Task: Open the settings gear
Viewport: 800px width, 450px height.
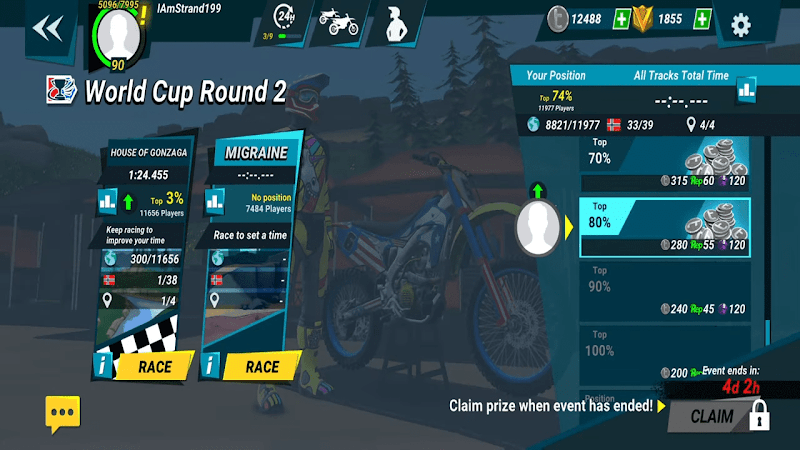Action: point(741,24)
